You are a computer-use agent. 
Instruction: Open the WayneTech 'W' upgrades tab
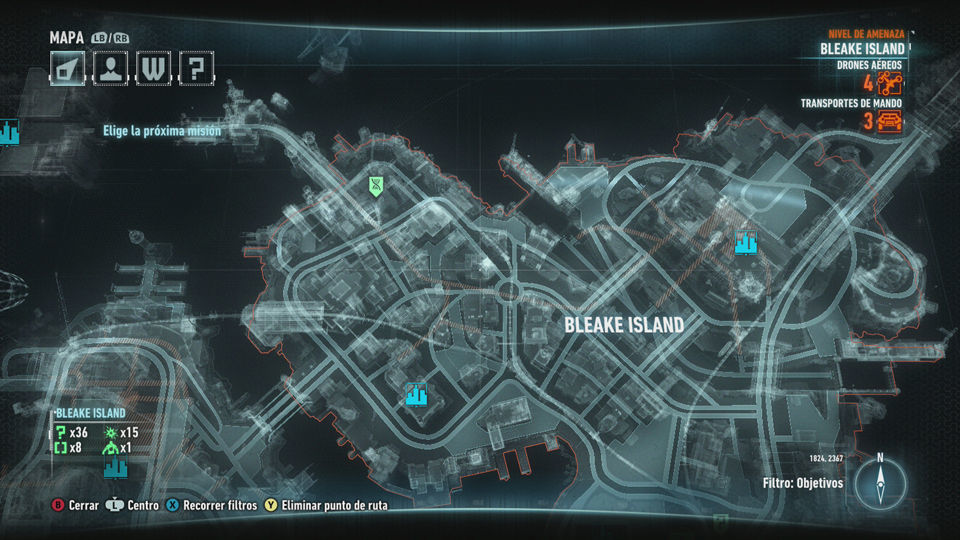[x=152, y=68]
